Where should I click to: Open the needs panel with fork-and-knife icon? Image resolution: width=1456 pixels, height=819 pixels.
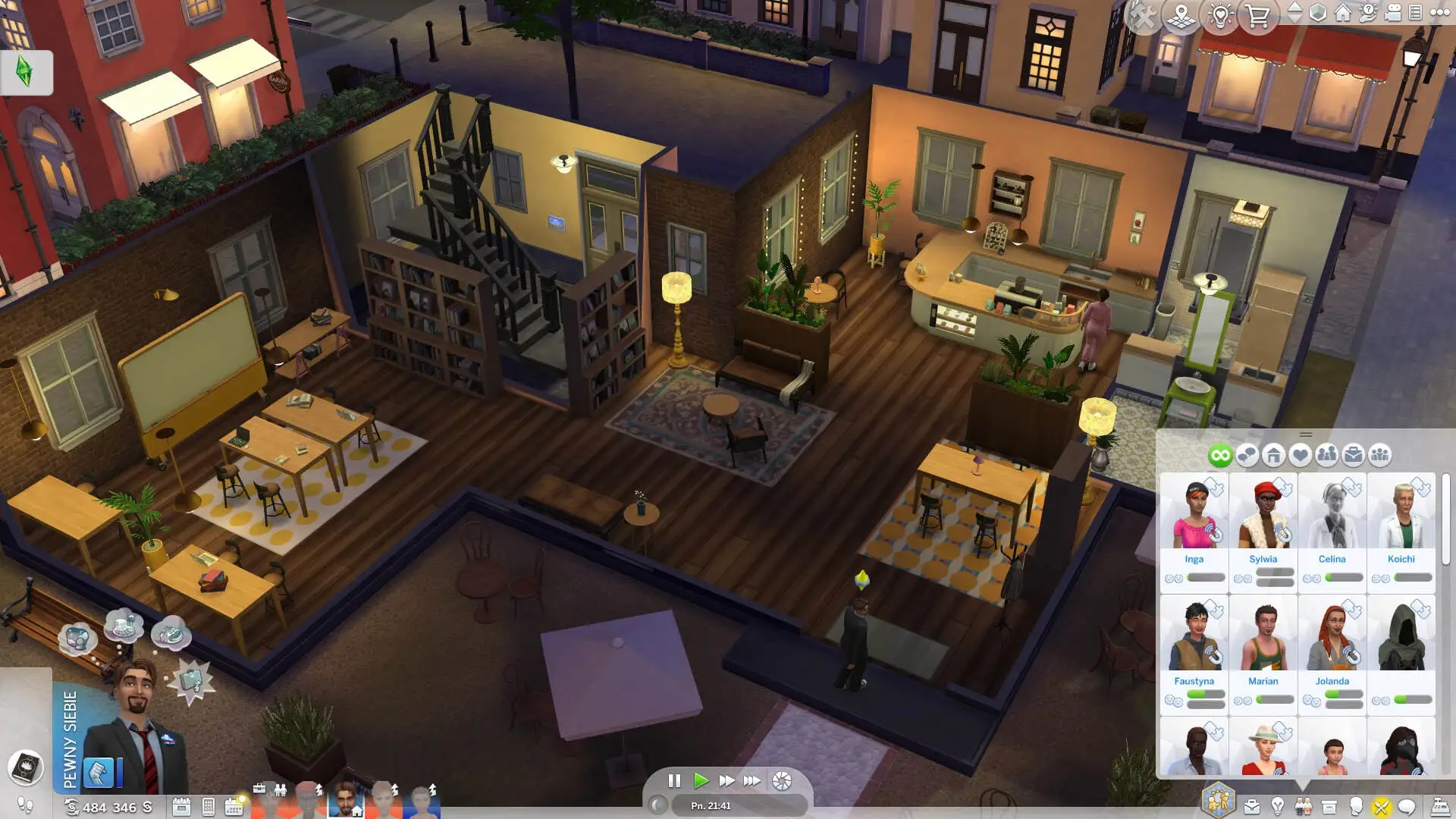(x=1380, y=807)
